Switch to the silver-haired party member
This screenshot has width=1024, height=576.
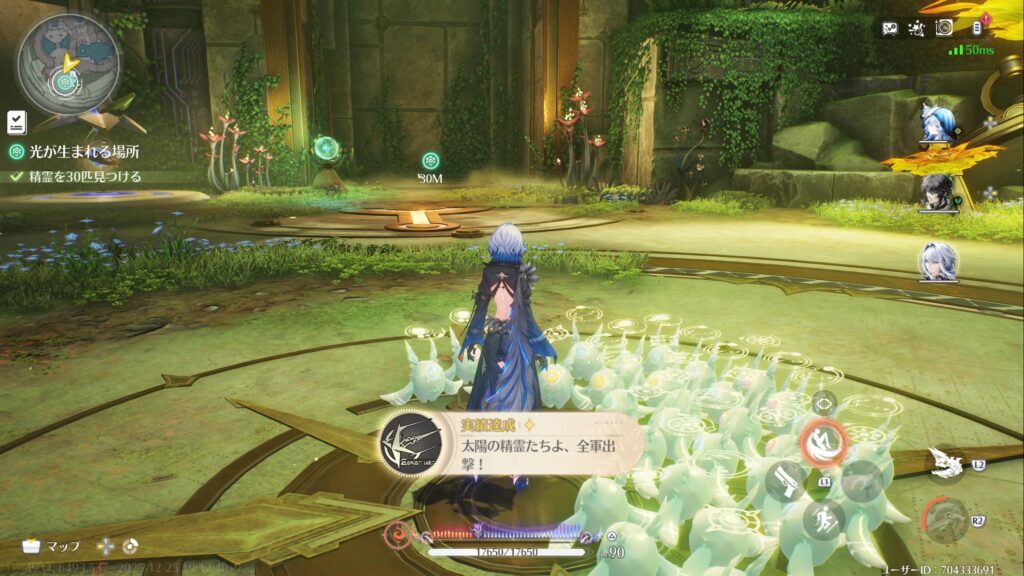pos(939,261)
